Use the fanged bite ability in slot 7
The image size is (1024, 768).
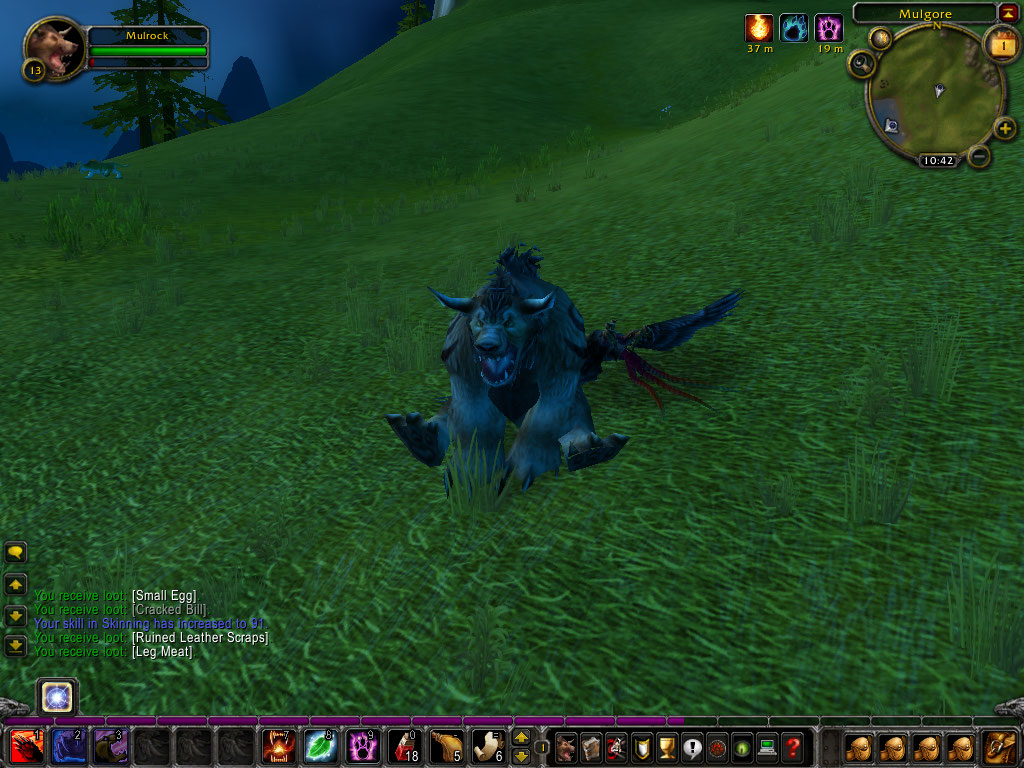279,746
